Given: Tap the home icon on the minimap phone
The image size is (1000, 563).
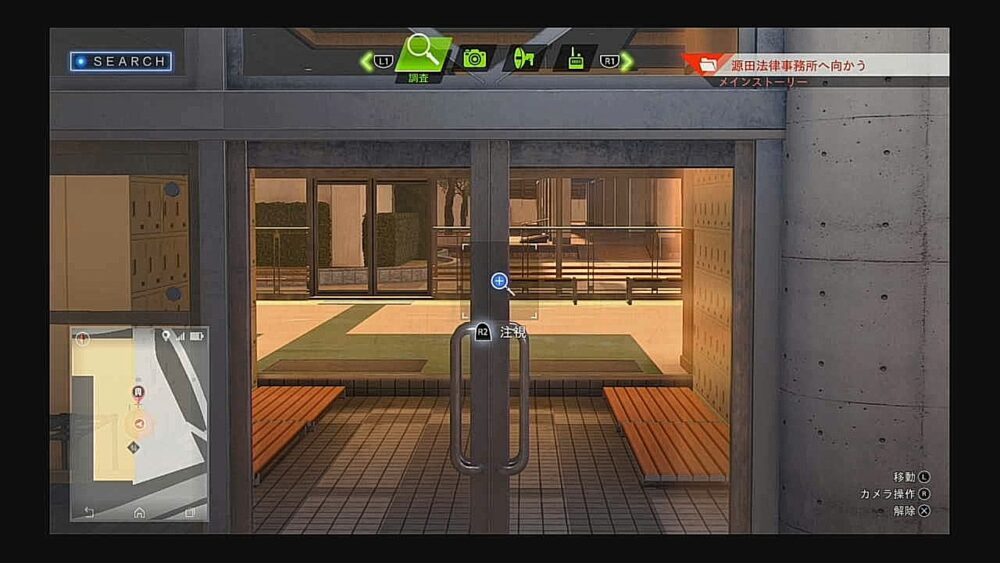Looking at the screenshot, I should click(139, 512).
